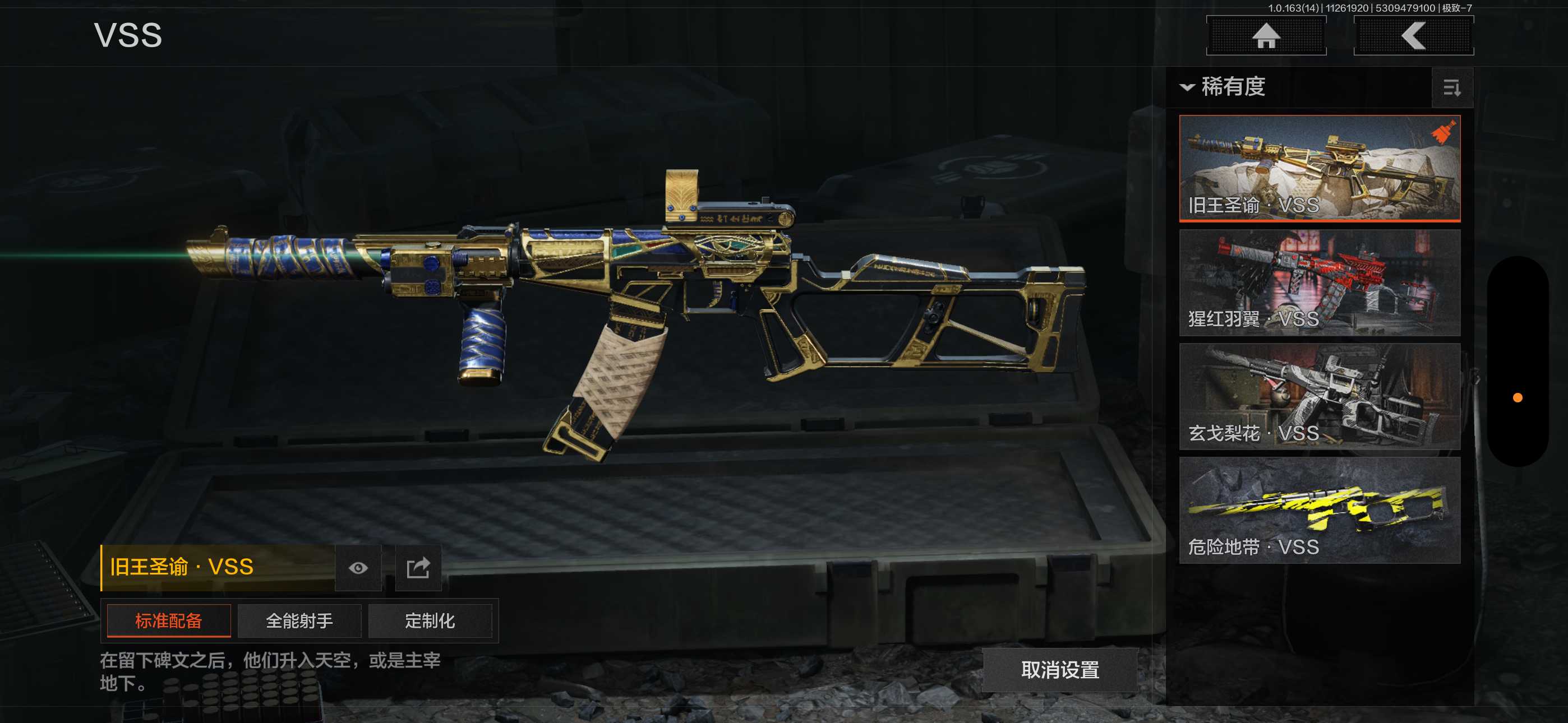Share the weapon skin
Image resolution: width=1568 pixels, height=723 pixels.
pos(418,568)
